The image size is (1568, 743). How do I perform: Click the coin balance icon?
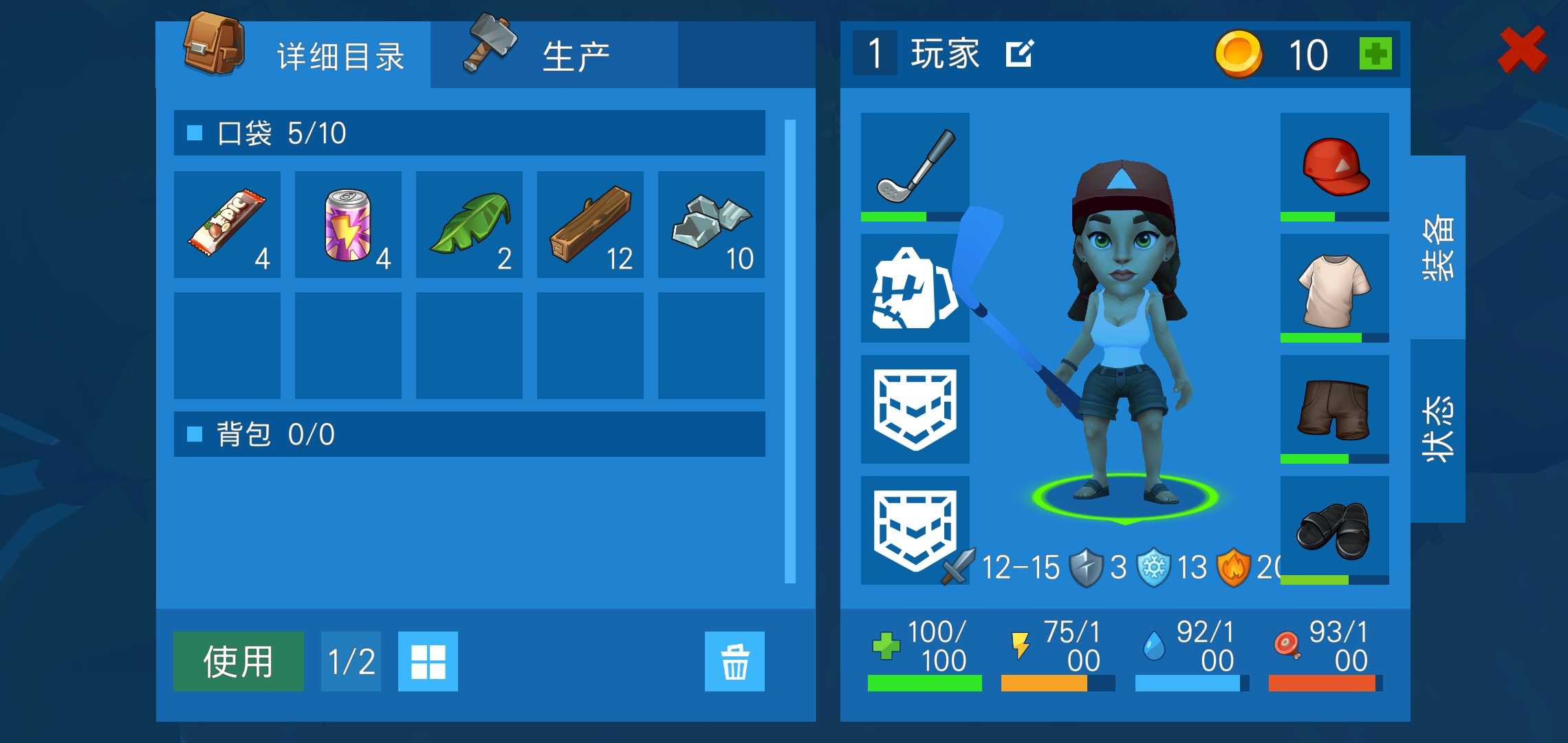pyautogui.click(x=1239, y=55)
